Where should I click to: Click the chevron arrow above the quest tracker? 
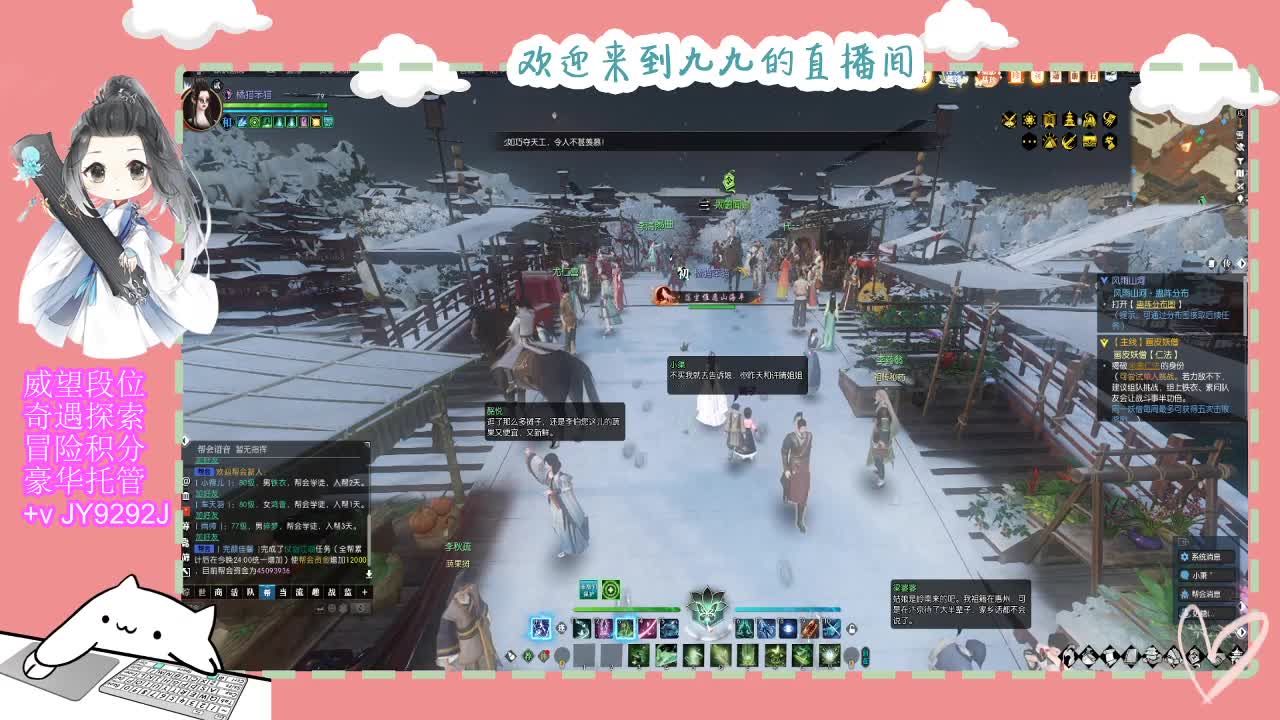(x=1241, y=263)
